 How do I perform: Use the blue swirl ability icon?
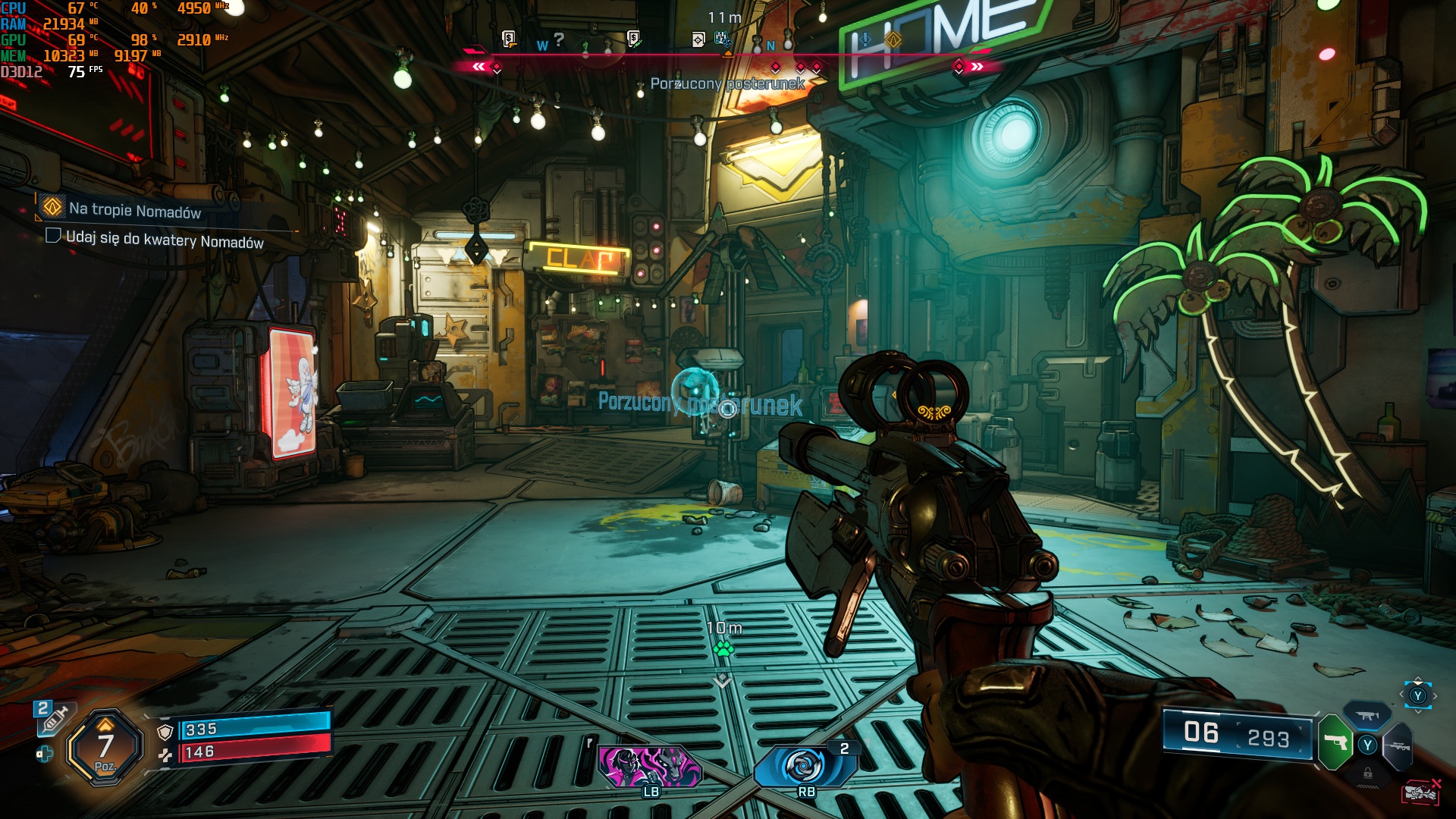tap(804, 766)
